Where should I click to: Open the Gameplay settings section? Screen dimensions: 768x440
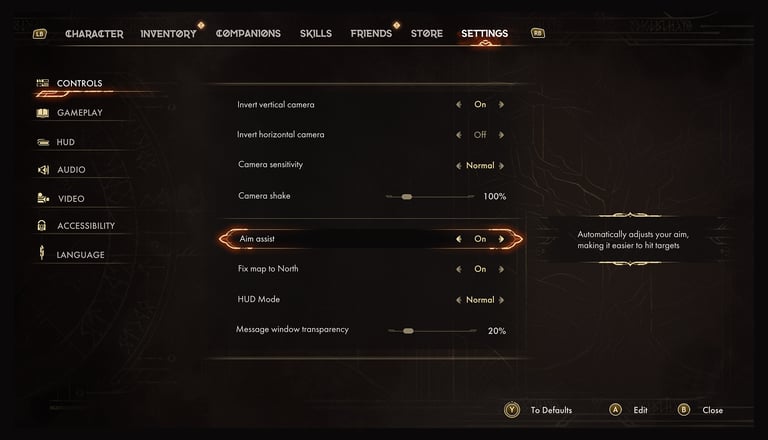coord(79,113)
